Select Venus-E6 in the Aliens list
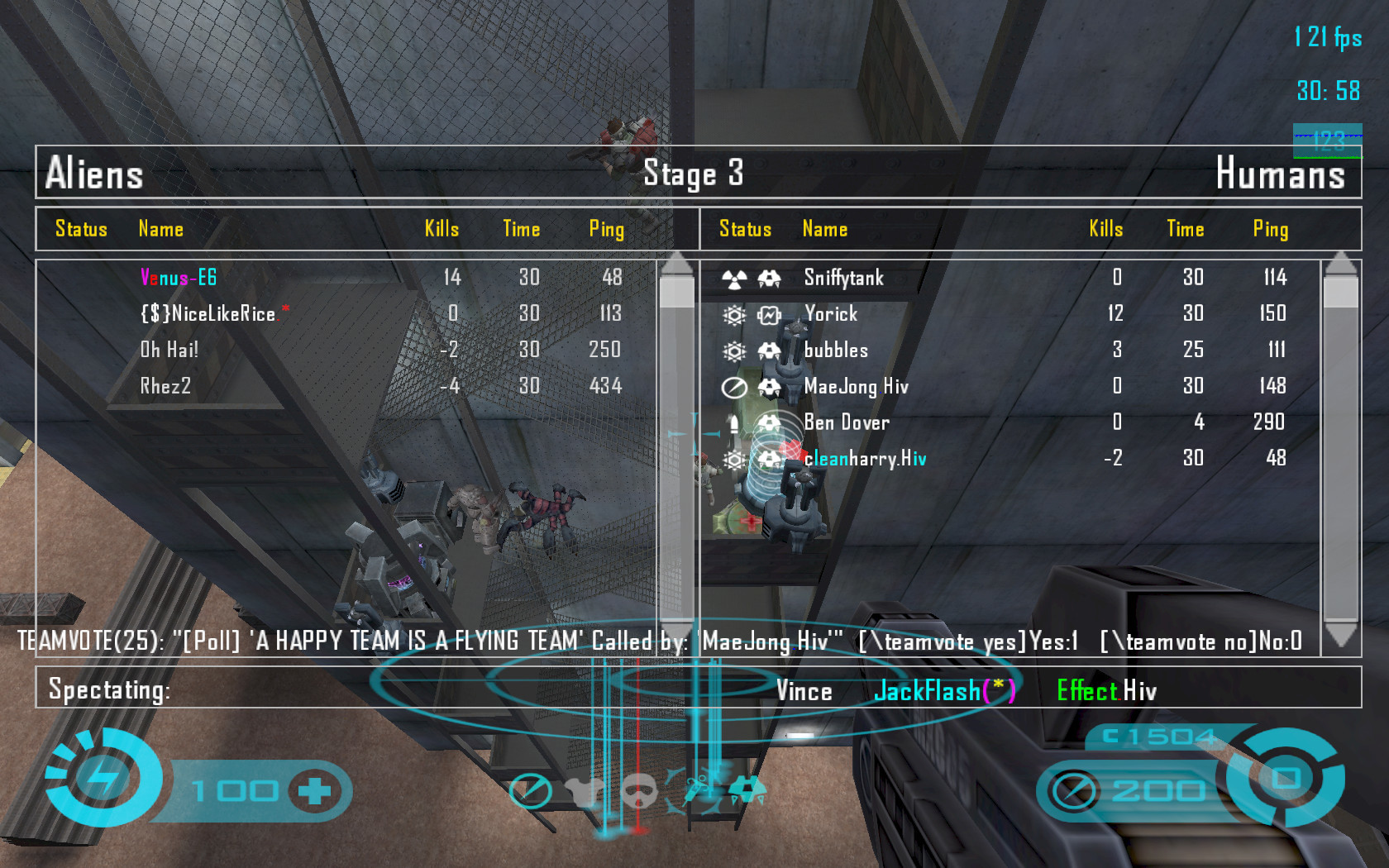 coord(179,278)
